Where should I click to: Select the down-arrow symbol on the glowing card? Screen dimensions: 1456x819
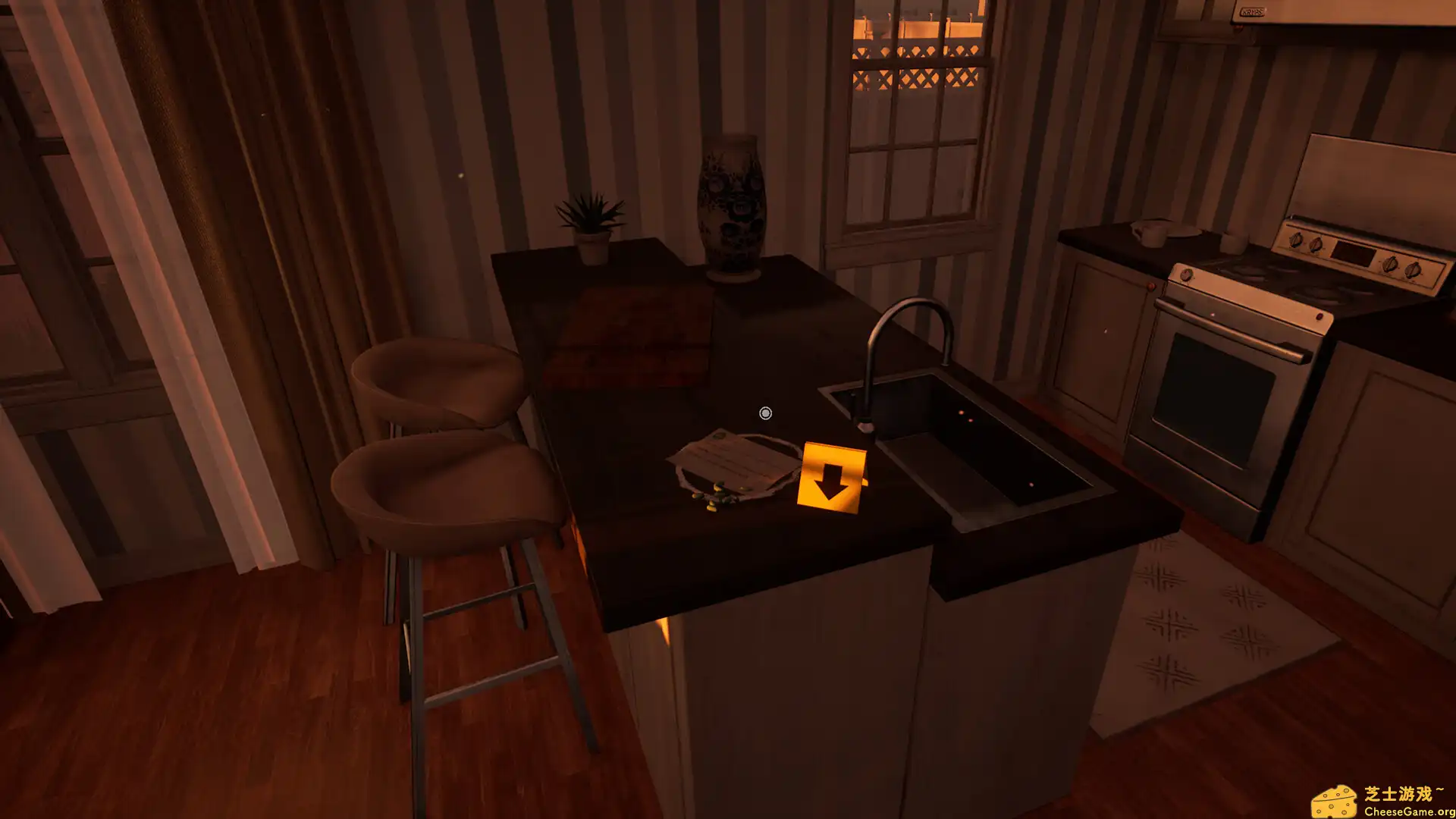tap(829, 483)
